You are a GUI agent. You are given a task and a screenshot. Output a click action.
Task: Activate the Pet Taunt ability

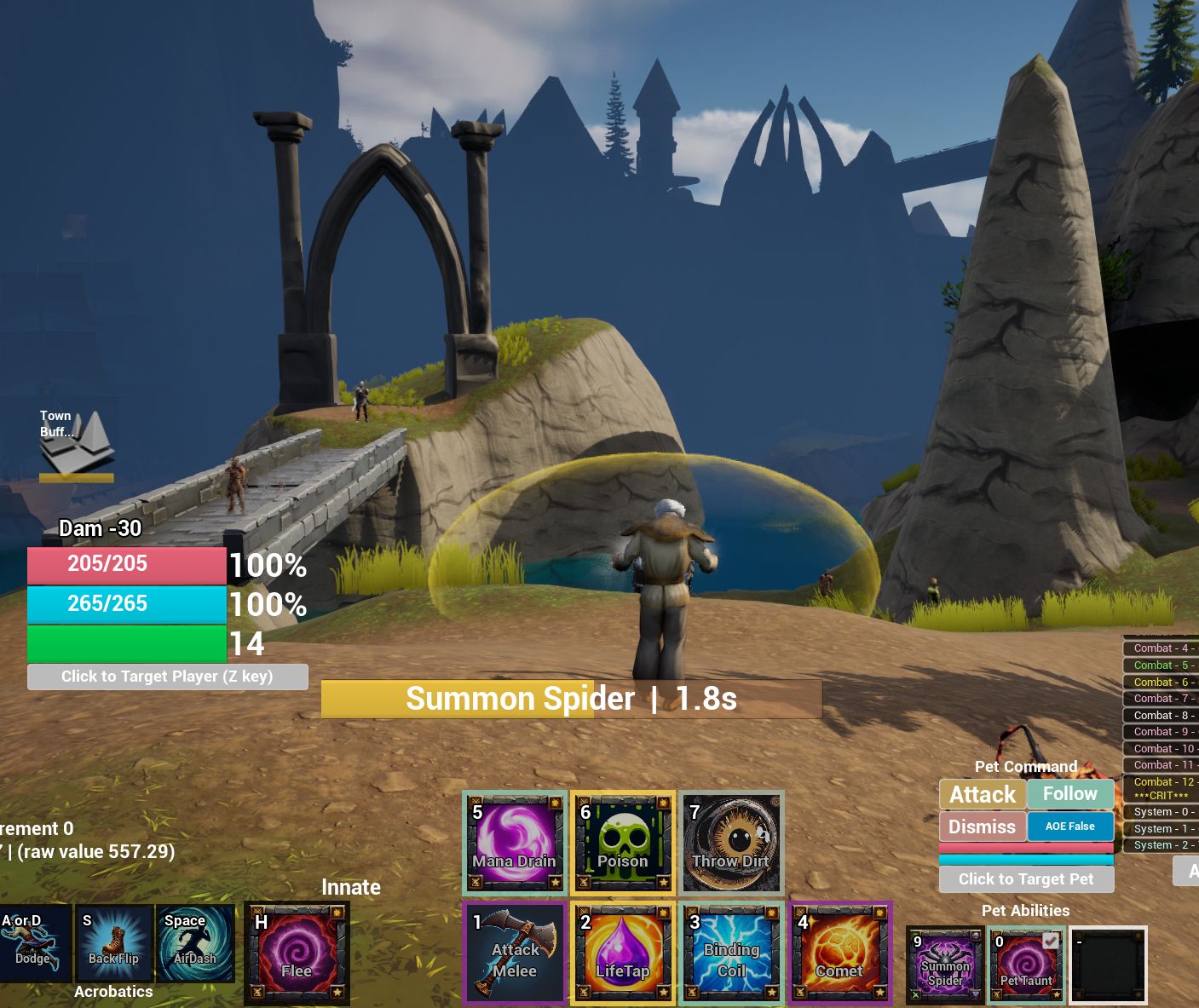(x=1026, y=965)
